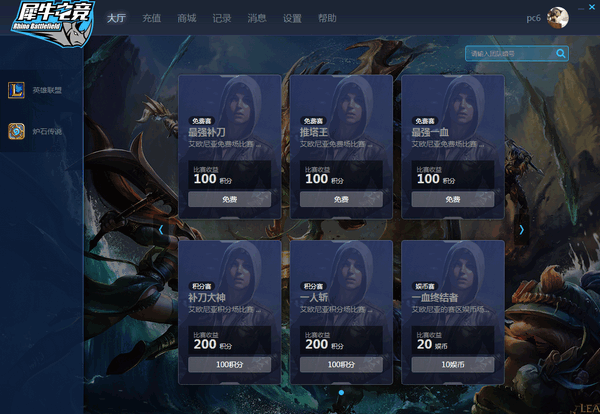Go to the 商城 shop tab
Viewport: 600px width, 414px height.
186,18
